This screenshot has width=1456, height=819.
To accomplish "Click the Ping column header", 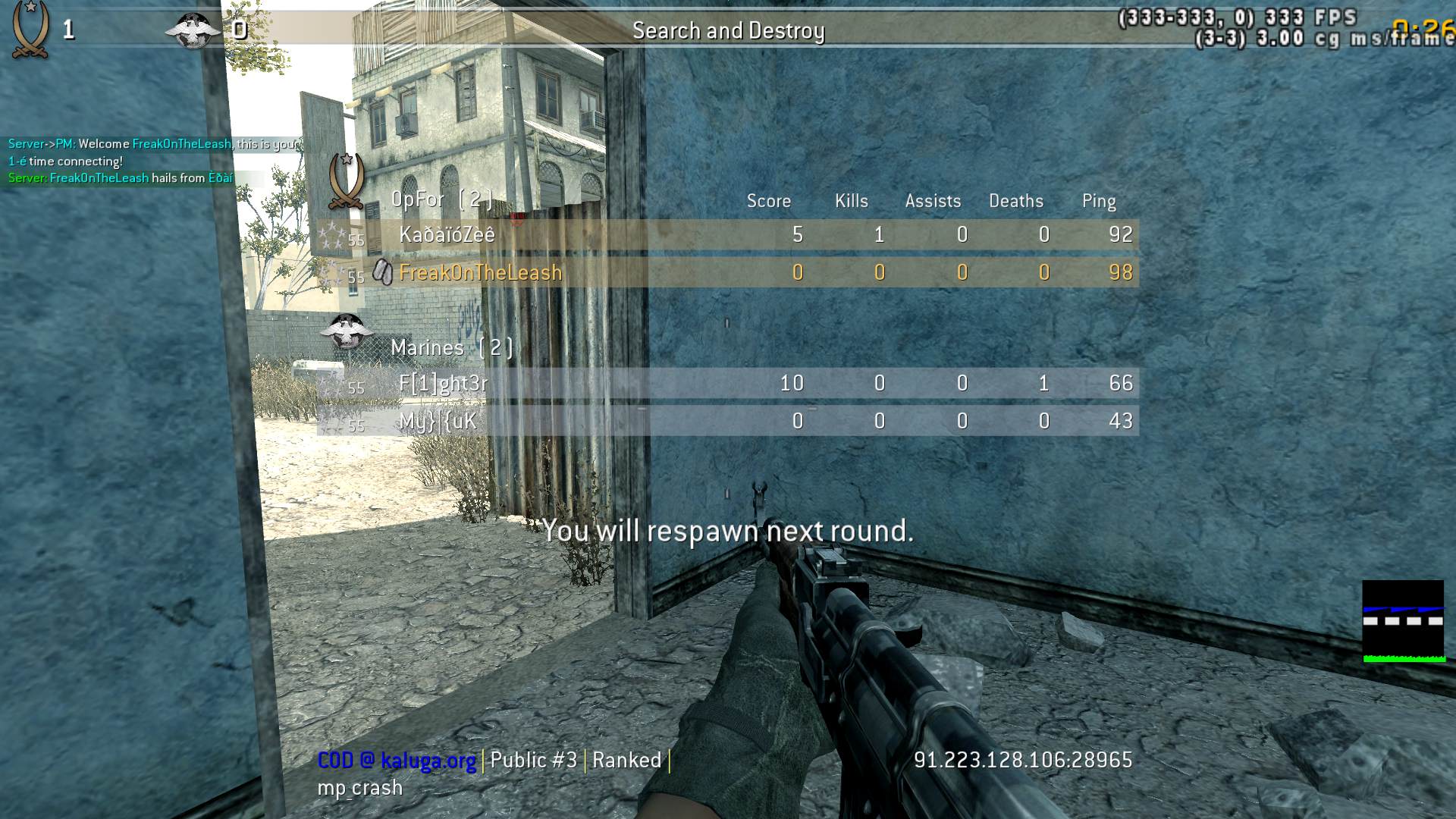I will 1099,201.
